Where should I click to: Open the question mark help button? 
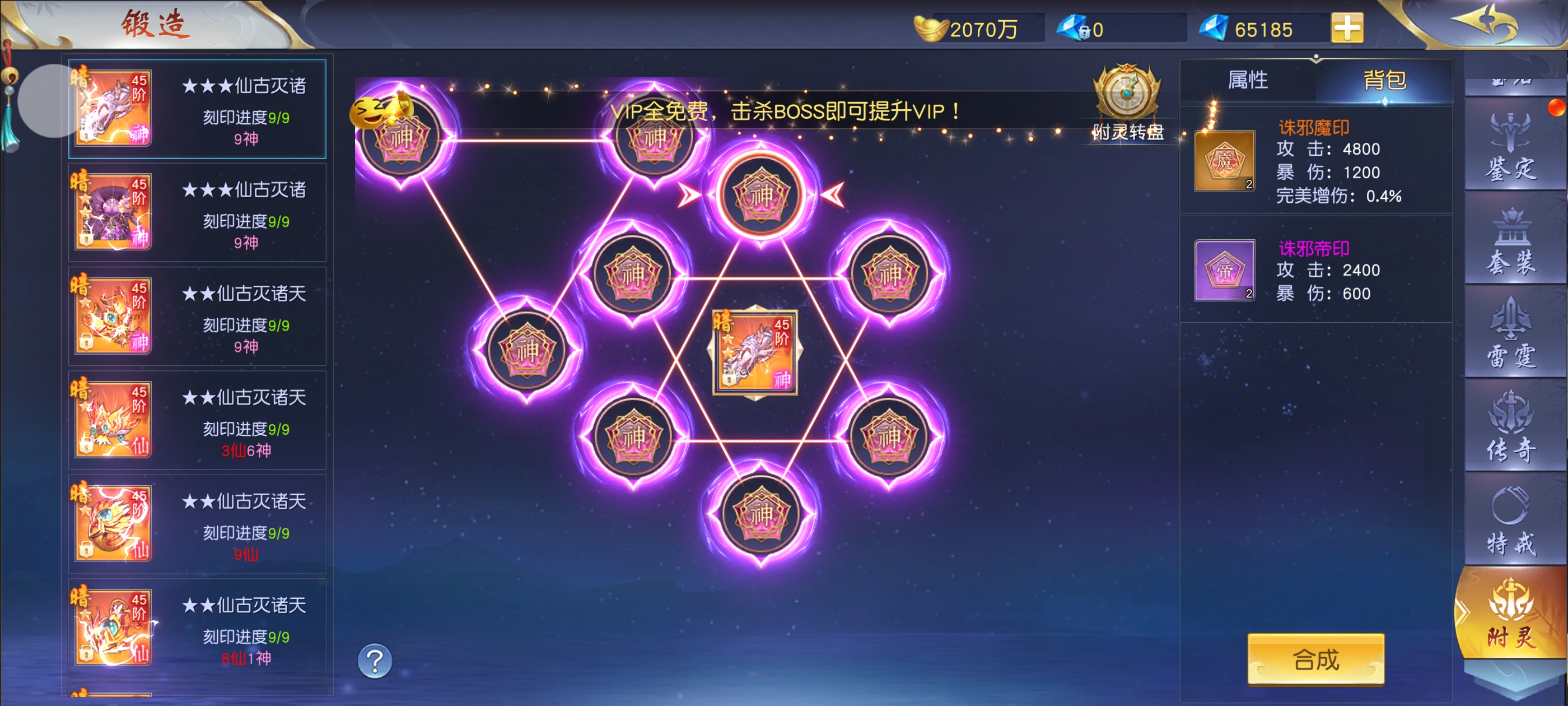(375, 661)
